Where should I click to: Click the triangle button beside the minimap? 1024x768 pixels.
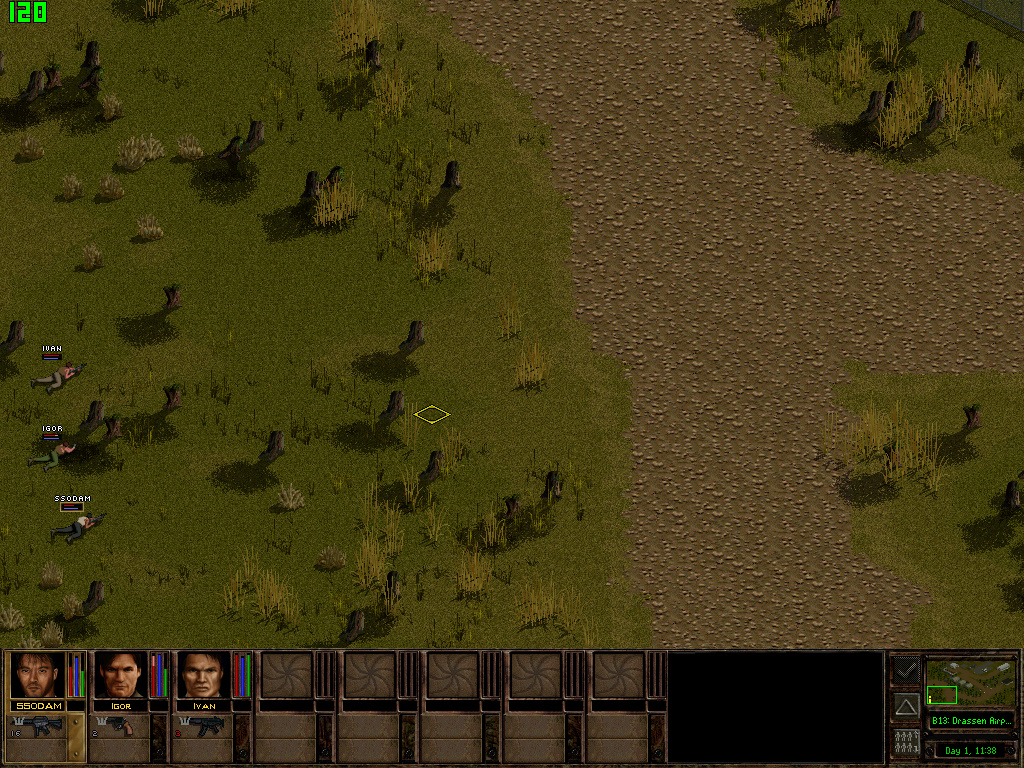coord(906,706)
